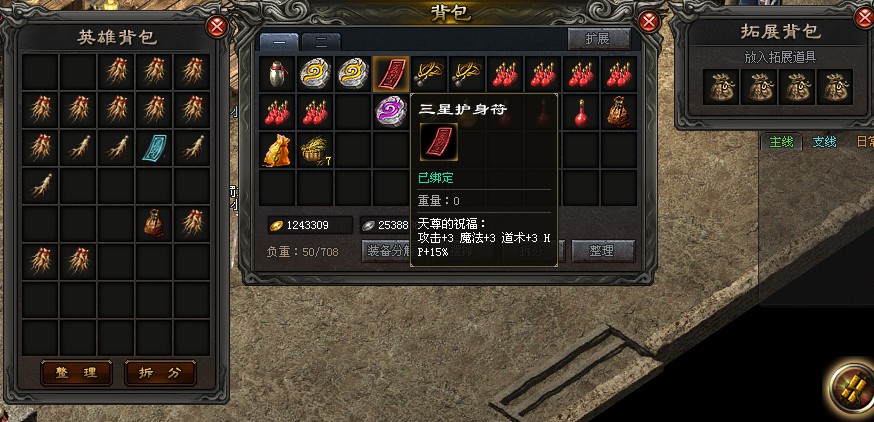This screenshot has height=422, width=874.
Task: Select the orange pouch item
Action: [277, 150]
